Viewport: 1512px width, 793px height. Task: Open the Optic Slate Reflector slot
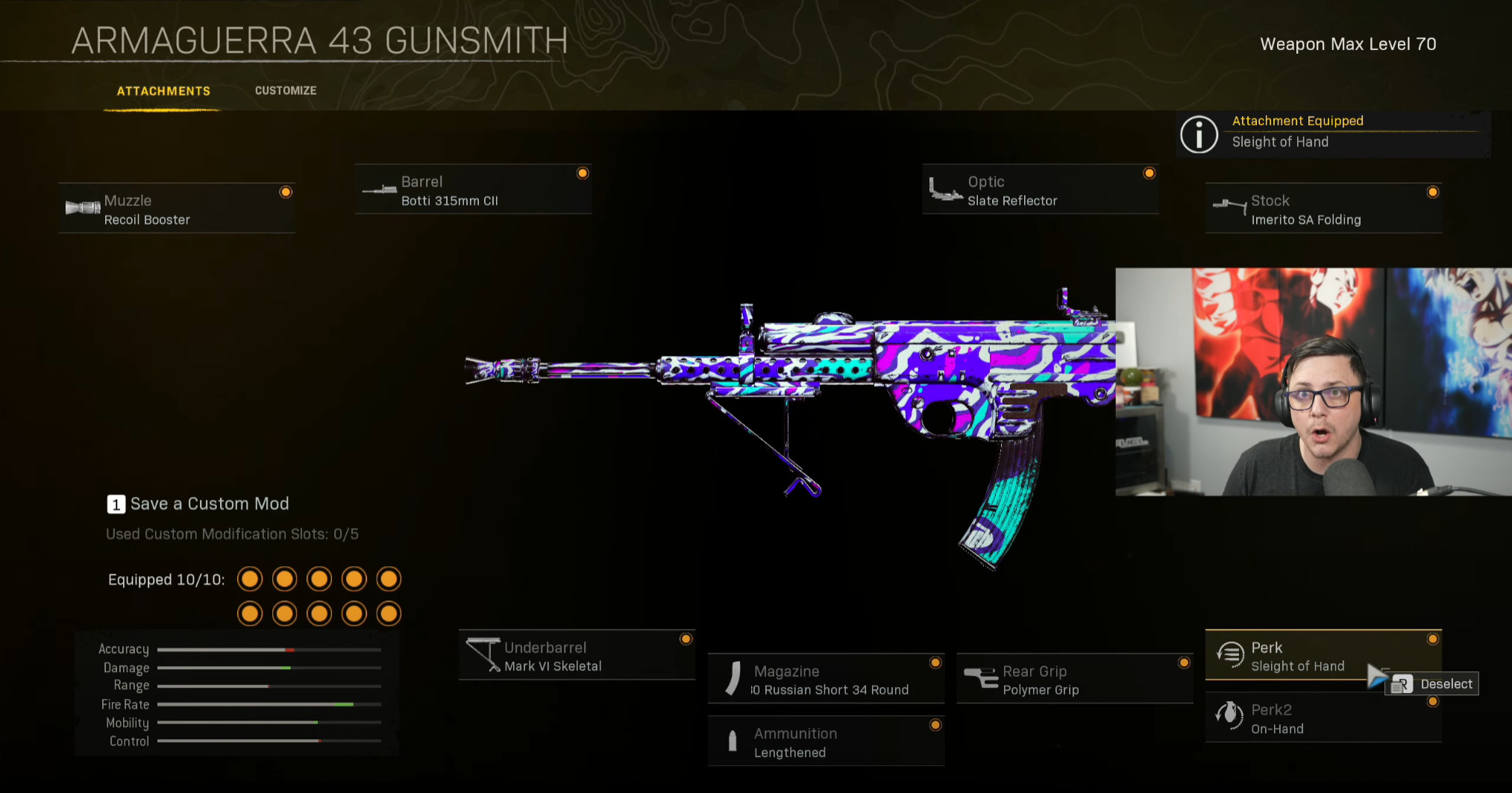[1040, 190]
